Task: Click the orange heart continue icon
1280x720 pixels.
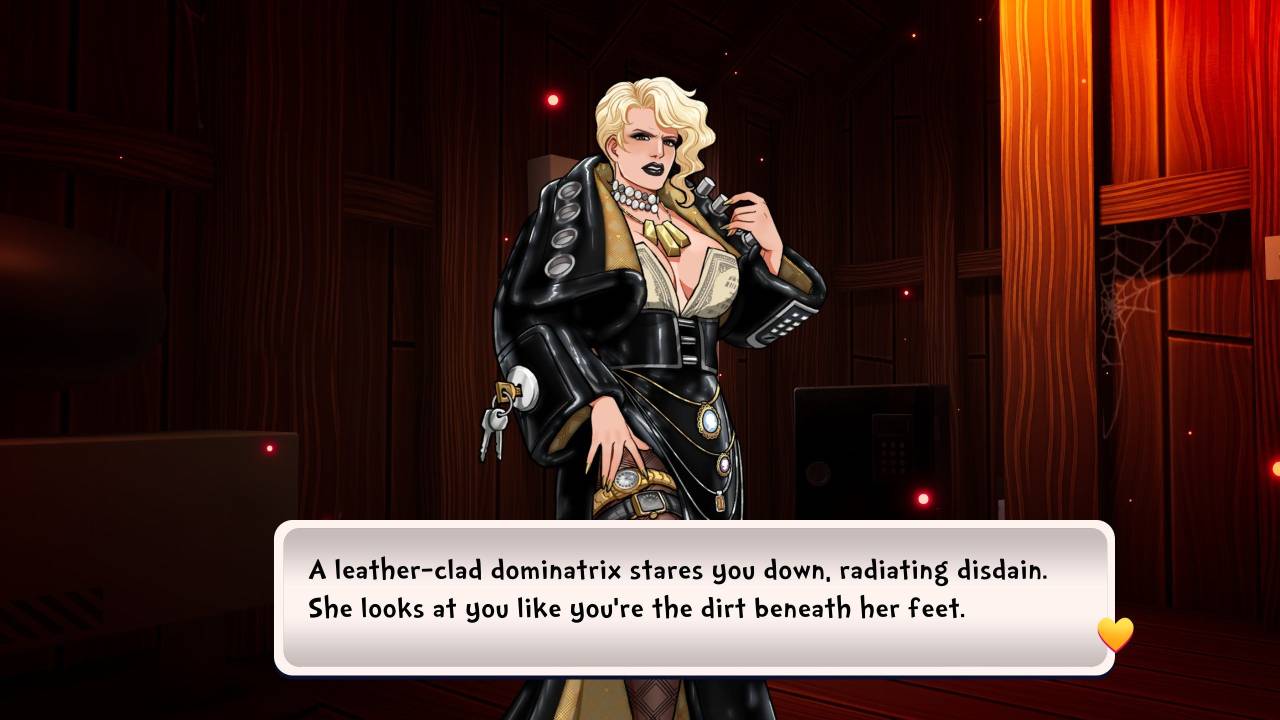Action: [1115, 634]
